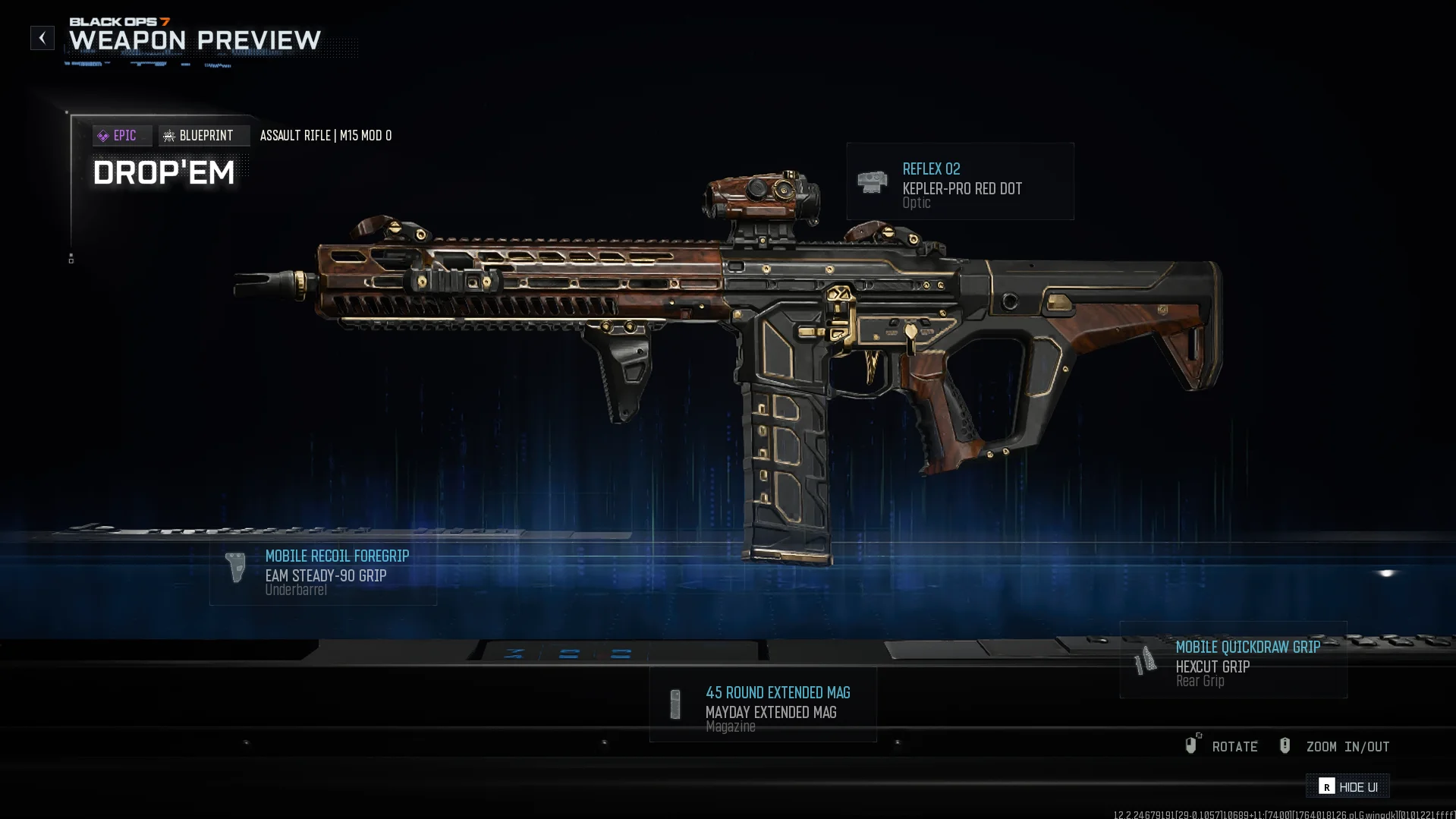Select the Mobile Quickdraw Grip rear grip

(1233, 660)
